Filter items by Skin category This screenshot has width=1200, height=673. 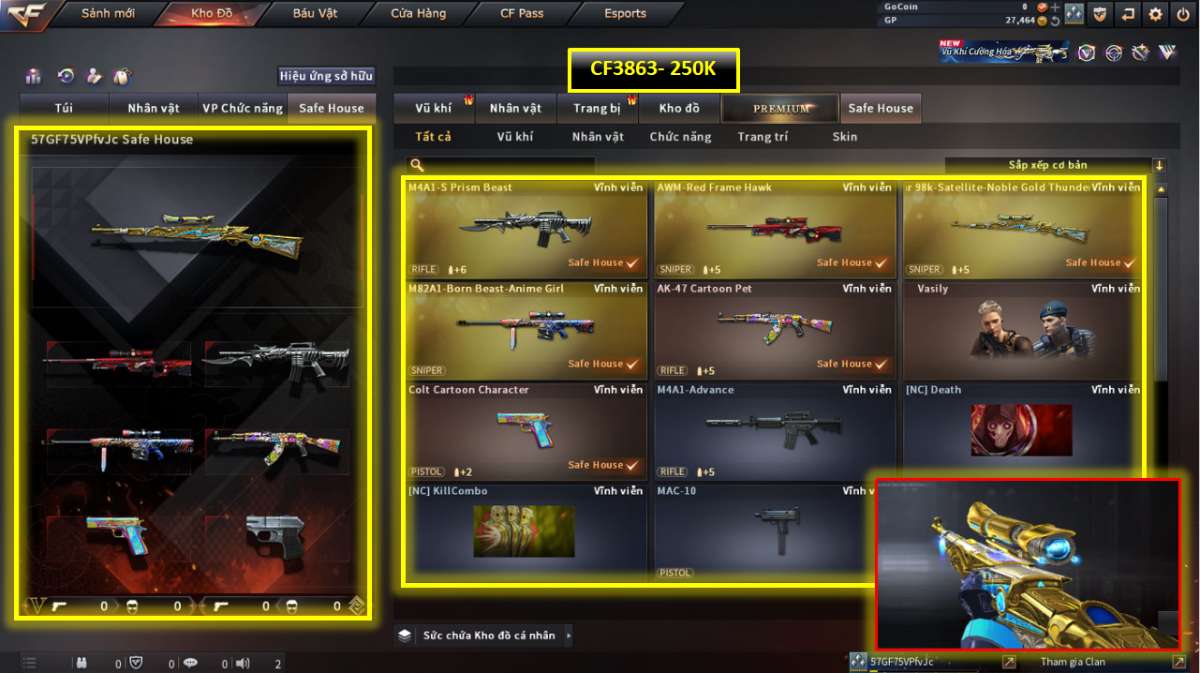844,137
